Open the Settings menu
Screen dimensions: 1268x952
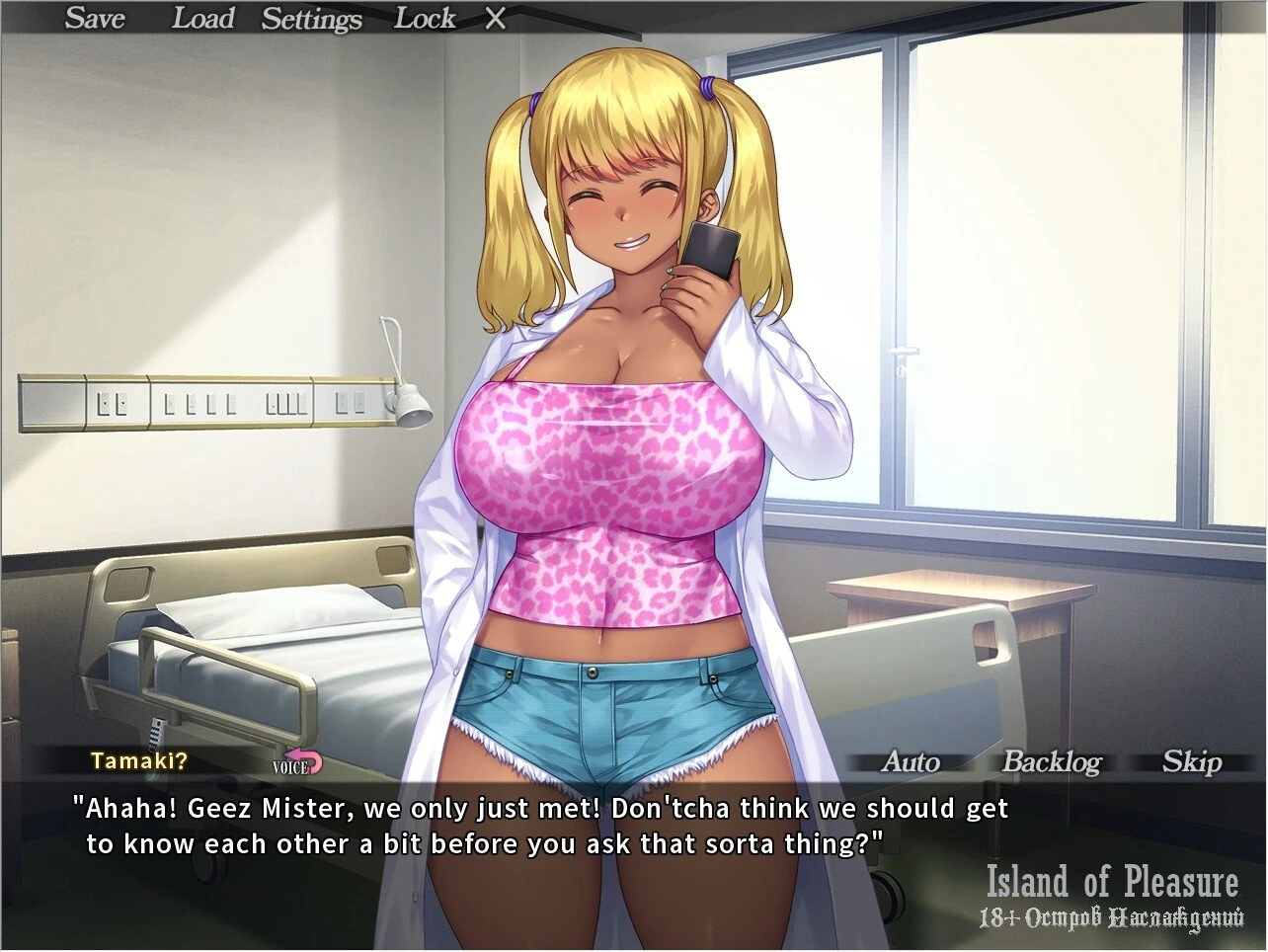[311, 19]
